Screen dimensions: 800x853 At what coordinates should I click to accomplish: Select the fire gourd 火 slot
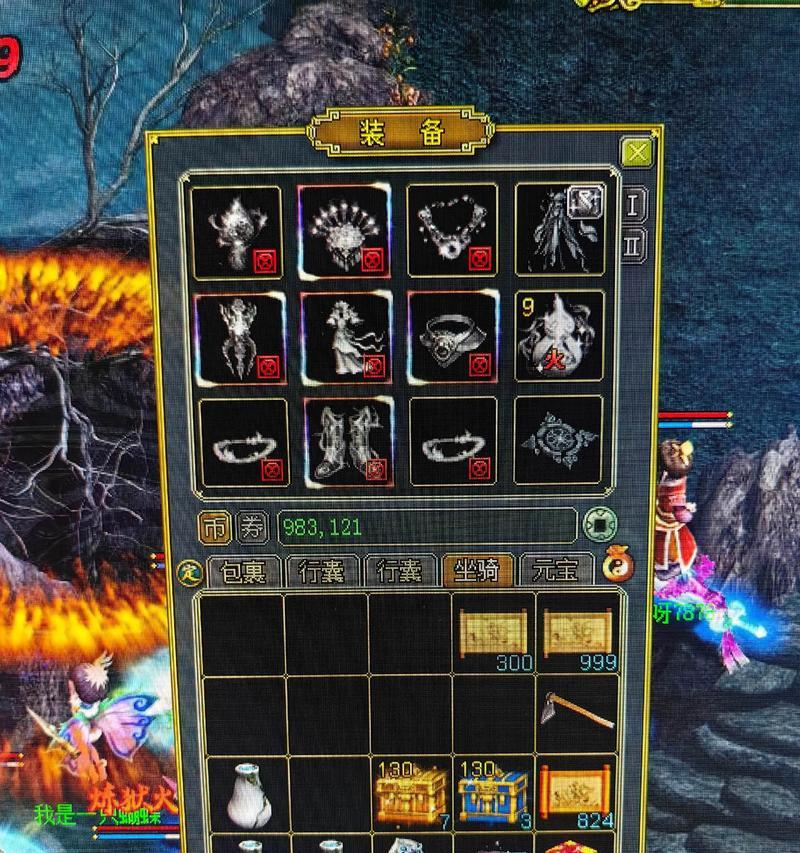pos(559,336)
